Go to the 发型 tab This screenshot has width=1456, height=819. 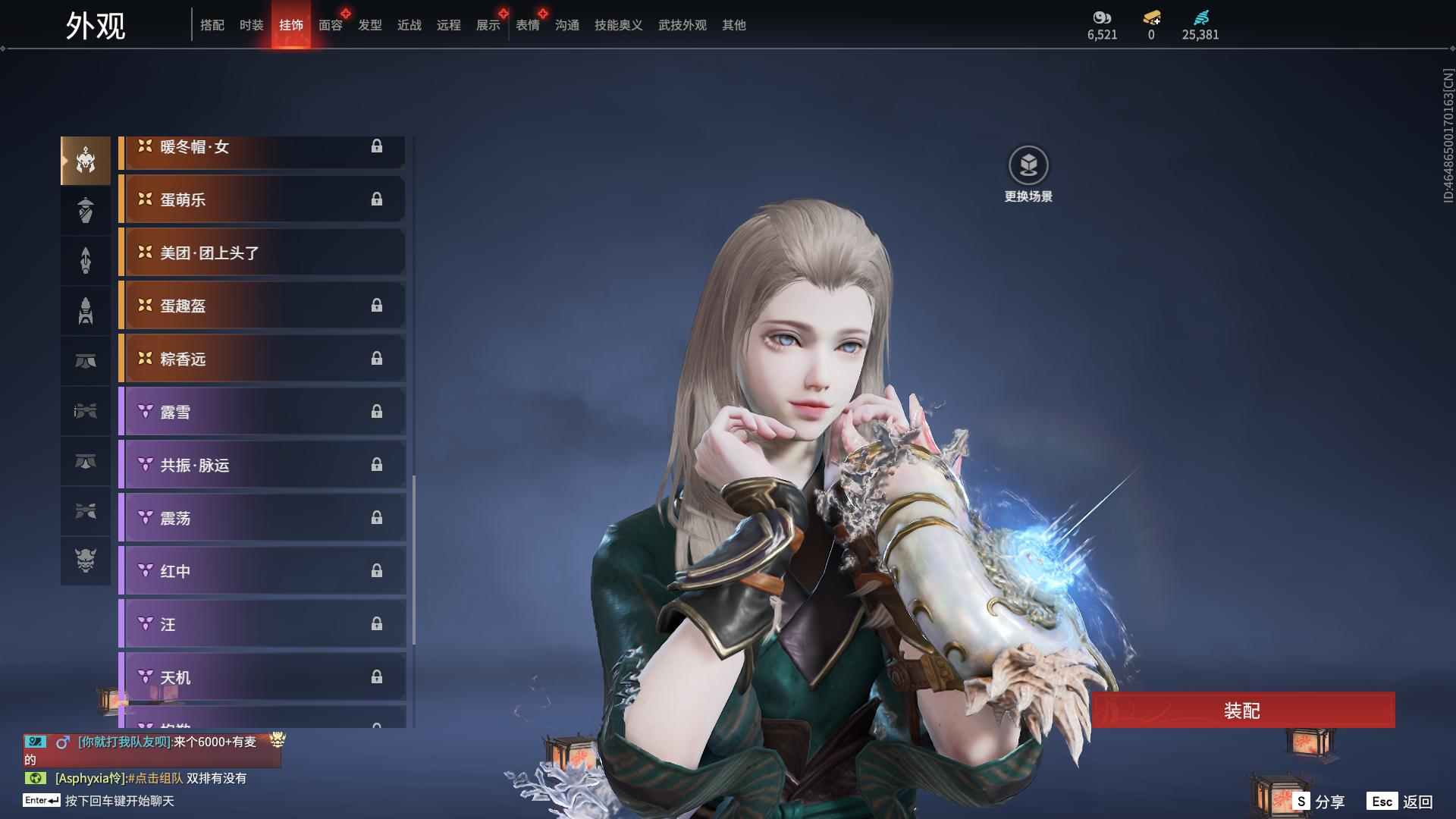pos(369,25)
